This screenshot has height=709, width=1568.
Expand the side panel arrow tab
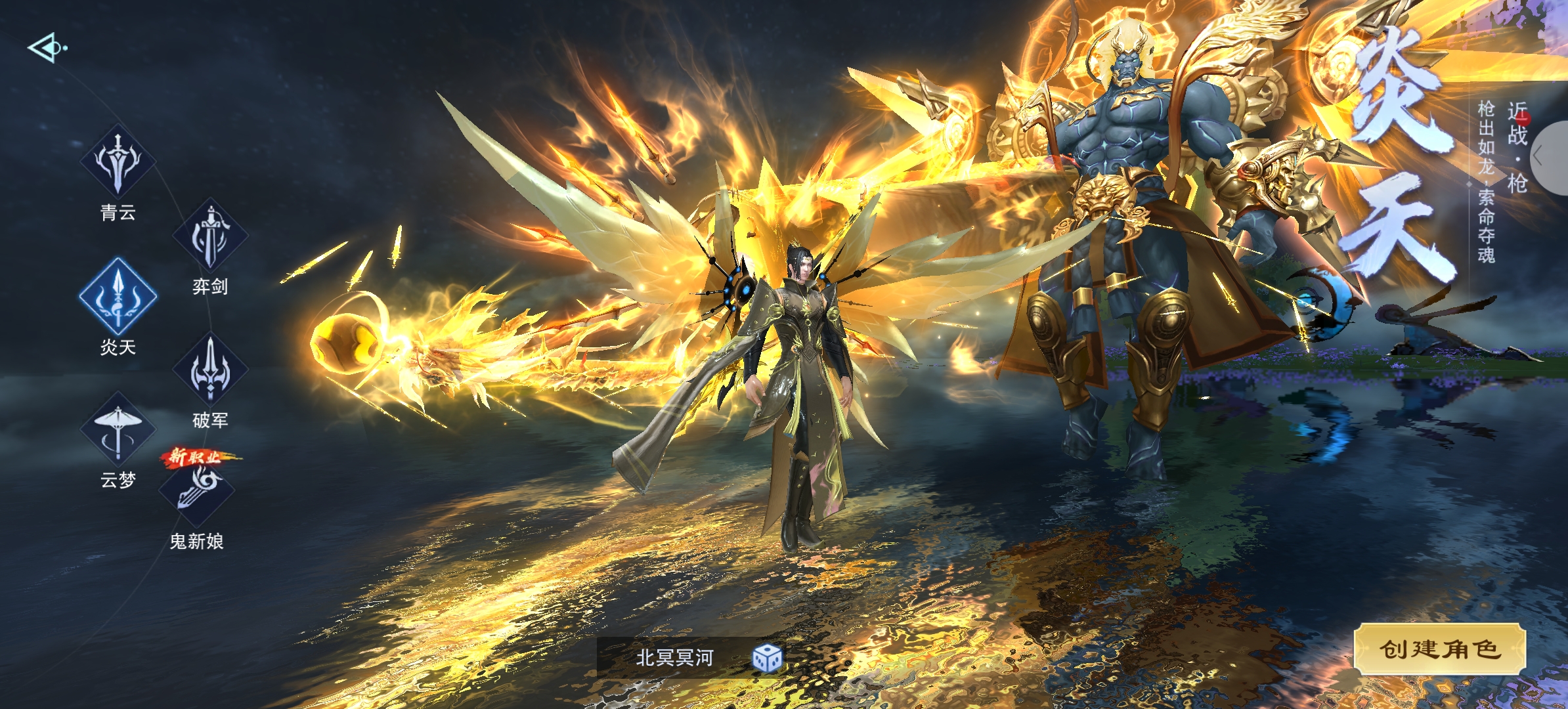pyautogui.click(x=1552, y=158)
